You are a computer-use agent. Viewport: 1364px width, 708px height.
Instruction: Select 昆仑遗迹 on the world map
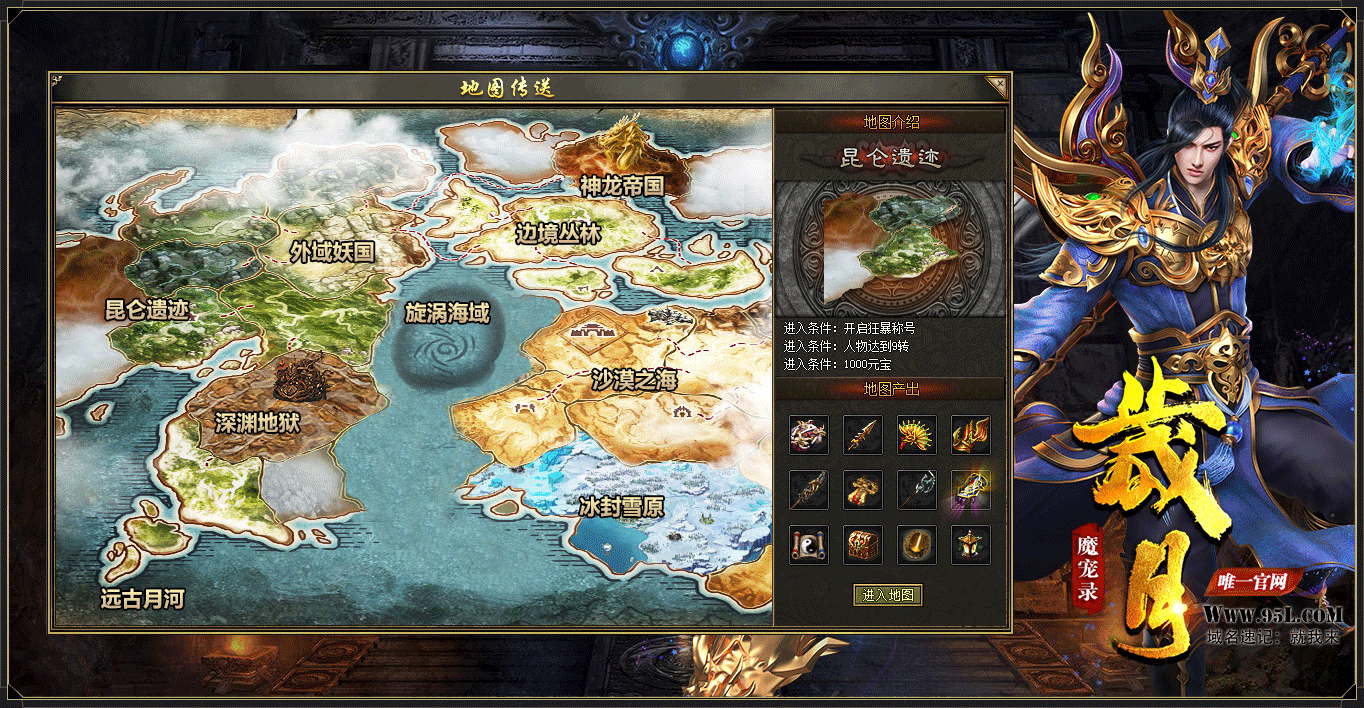147,309
